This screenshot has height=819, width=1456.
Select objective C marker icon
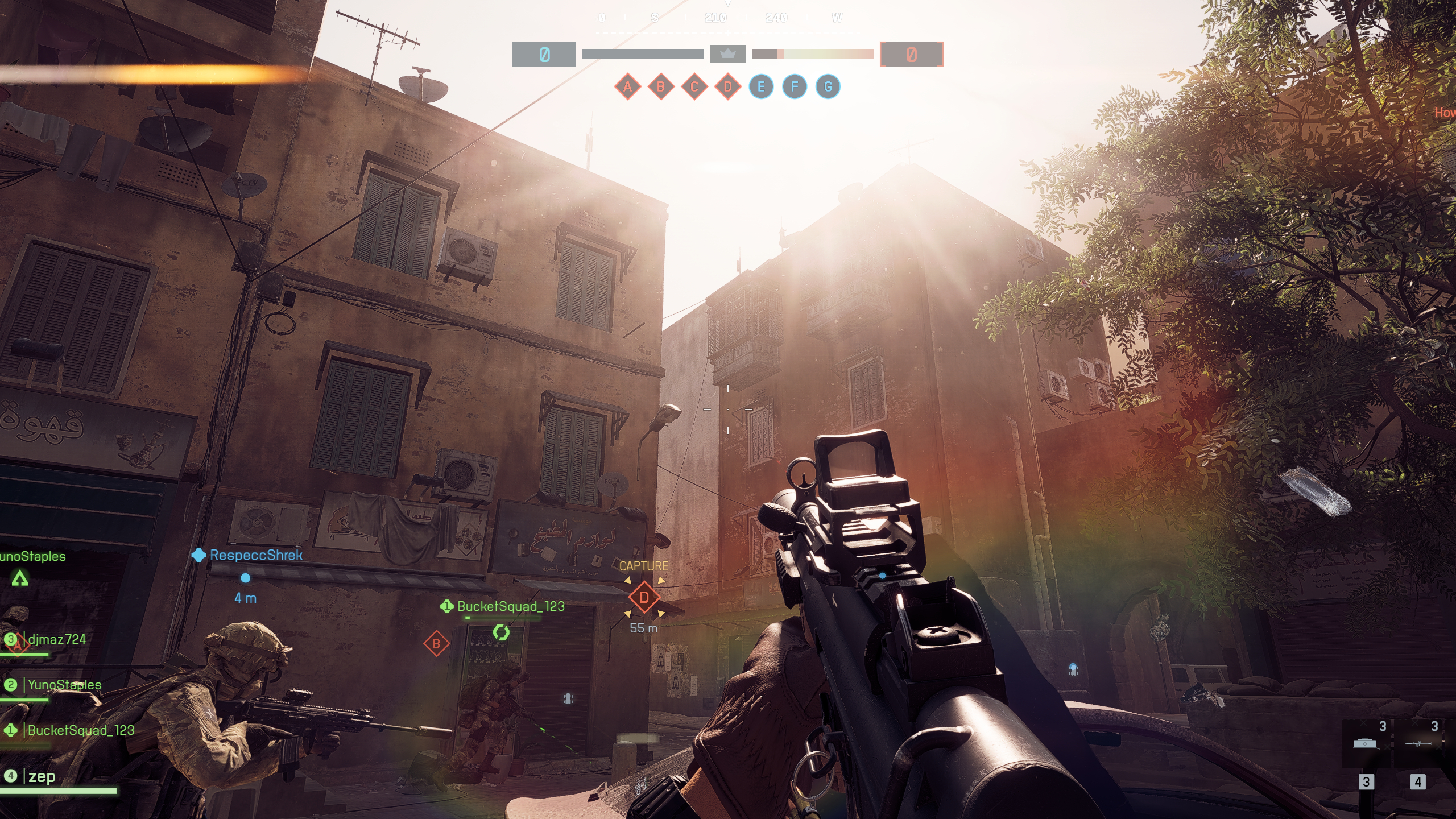pyautogui.click(x=694, y=87)
